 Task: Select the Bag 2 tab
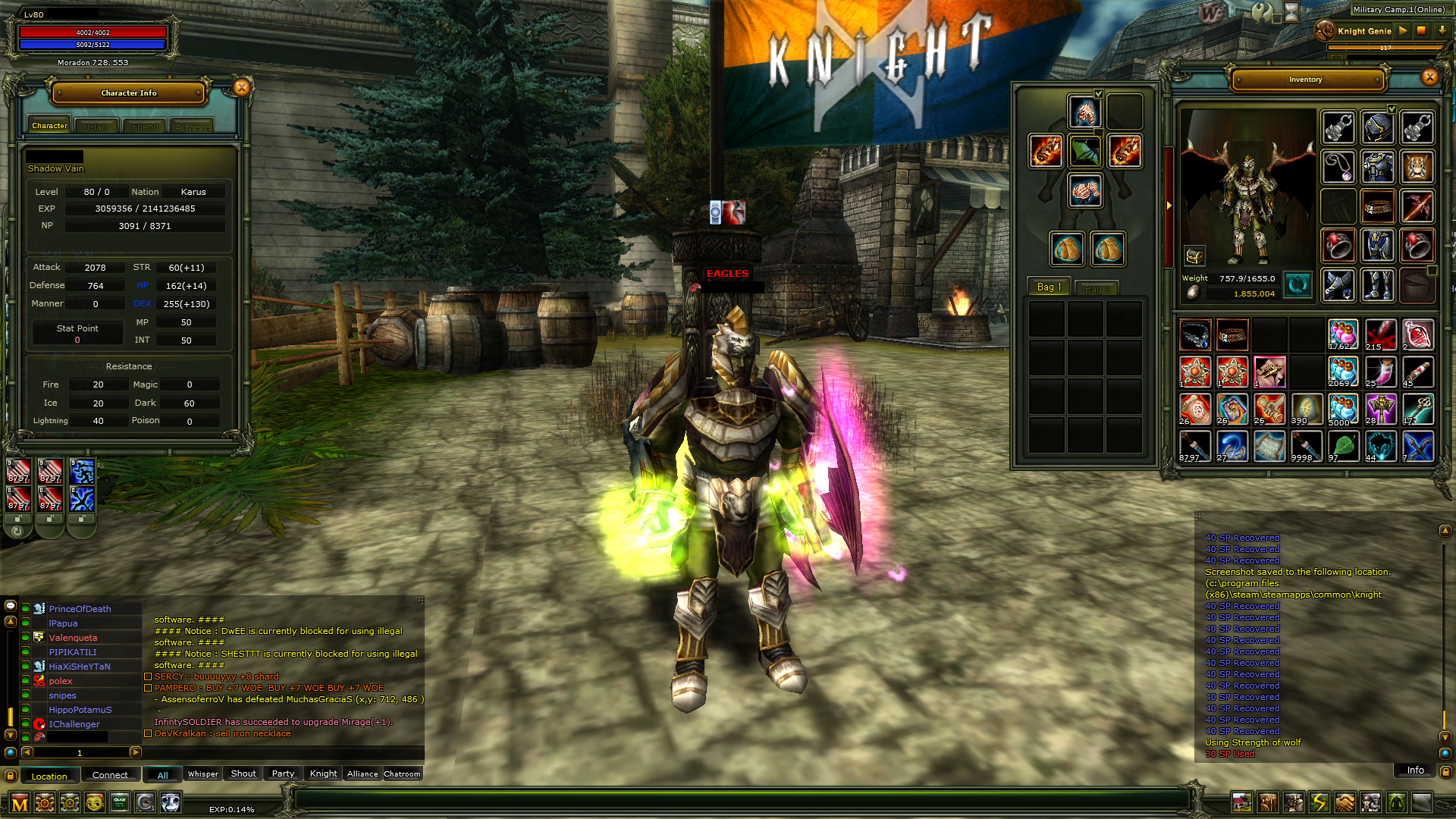click(x=1097, y=288)
